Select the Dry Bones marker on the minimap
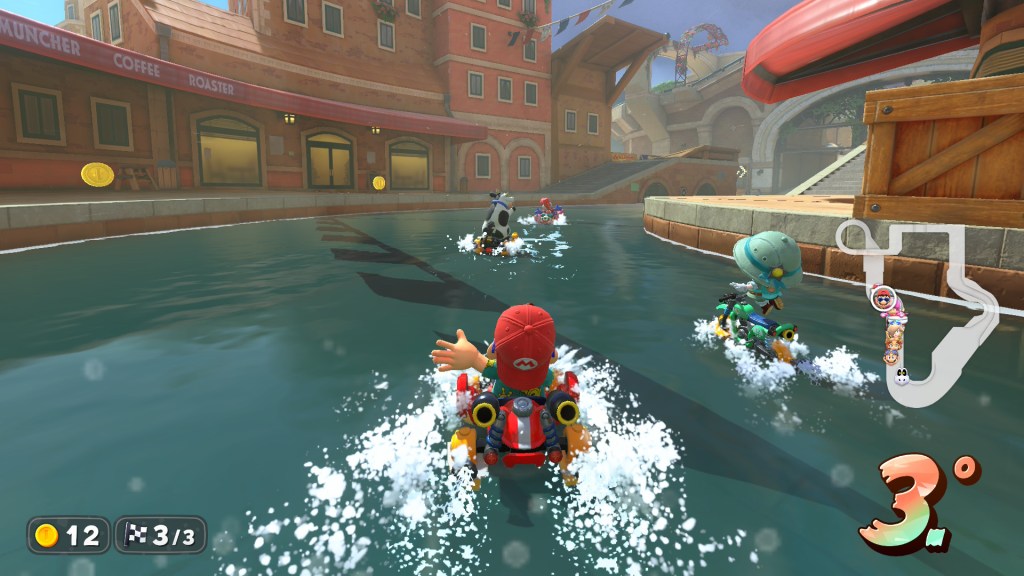This screenshot has width=1024, height=576. pyautogui.click(x=901, y=377)
